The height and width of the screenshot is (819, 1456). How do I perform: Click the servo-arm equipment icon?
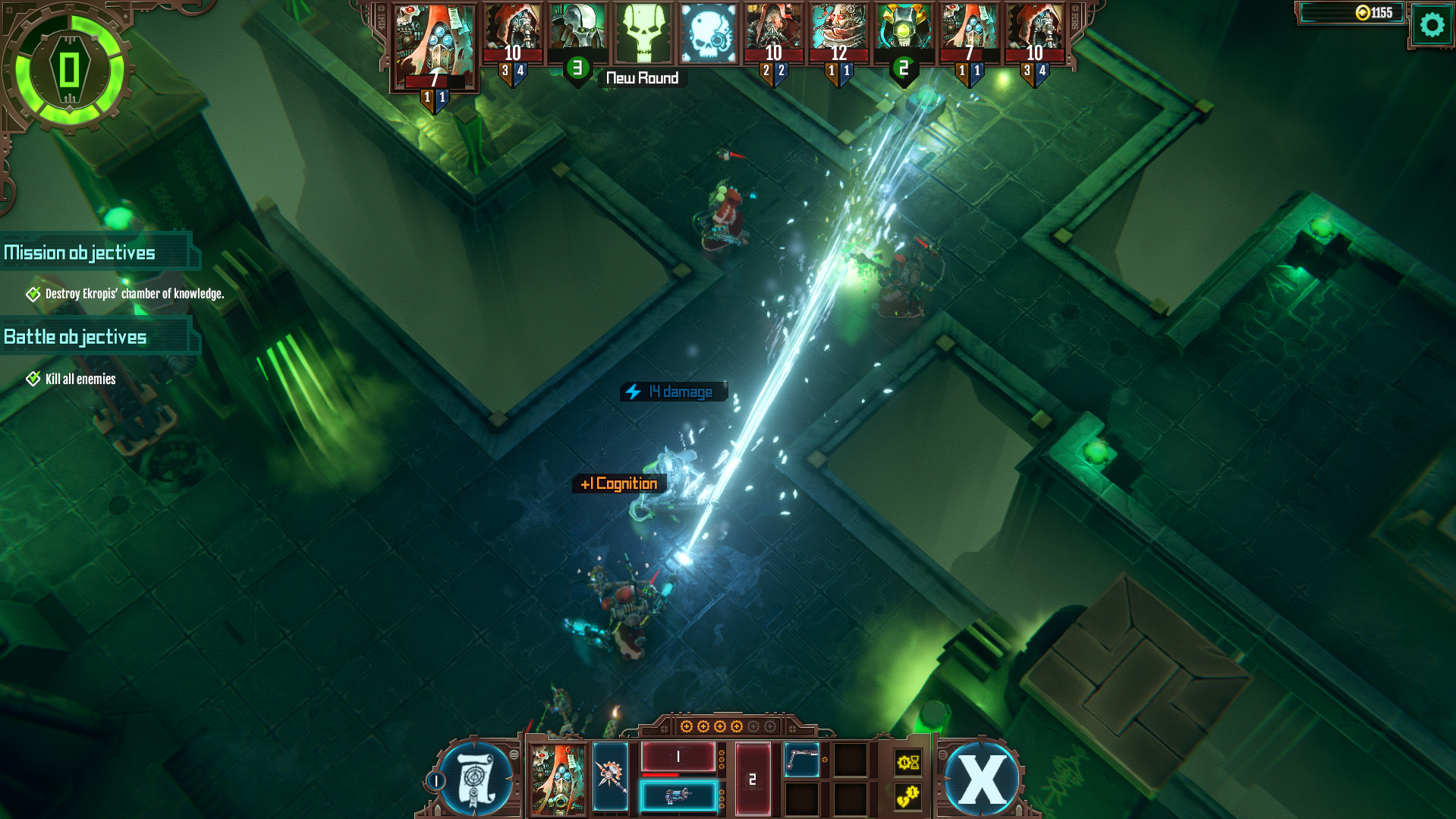[802, 761]
